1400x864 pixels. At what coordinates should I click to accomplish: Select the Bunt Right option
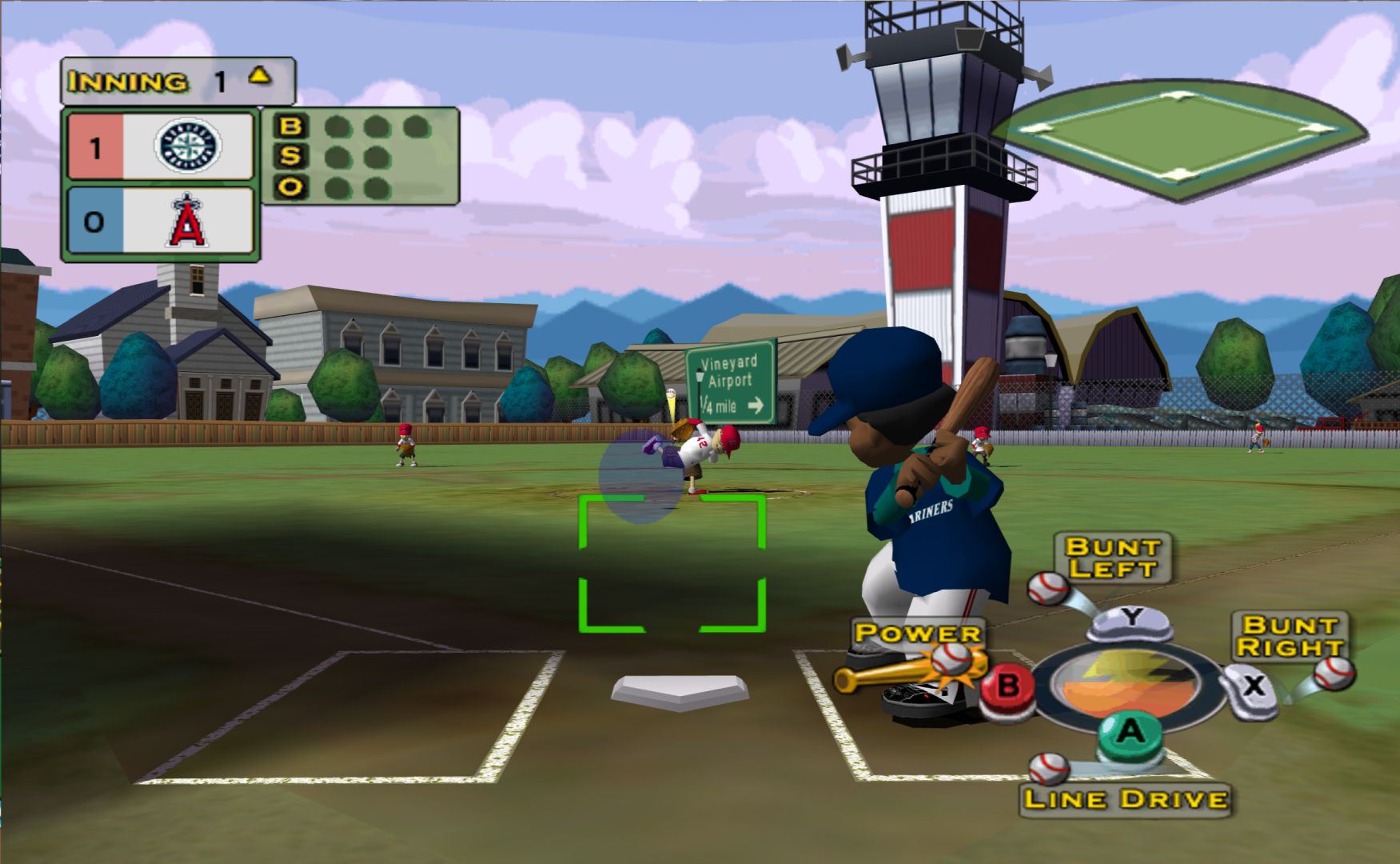pos(1289,635)
